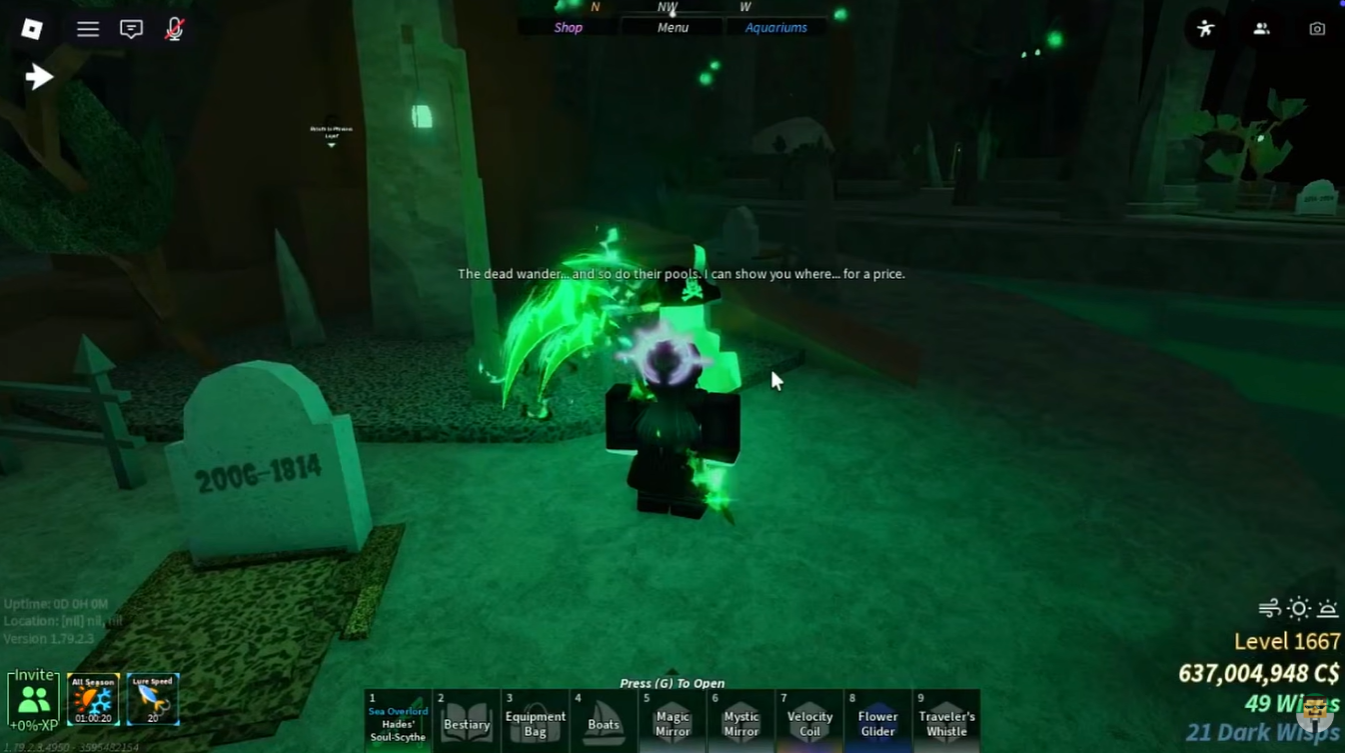Select the Bestiary in hotbar slot 2
The image size is (1345, 753).
466,720
